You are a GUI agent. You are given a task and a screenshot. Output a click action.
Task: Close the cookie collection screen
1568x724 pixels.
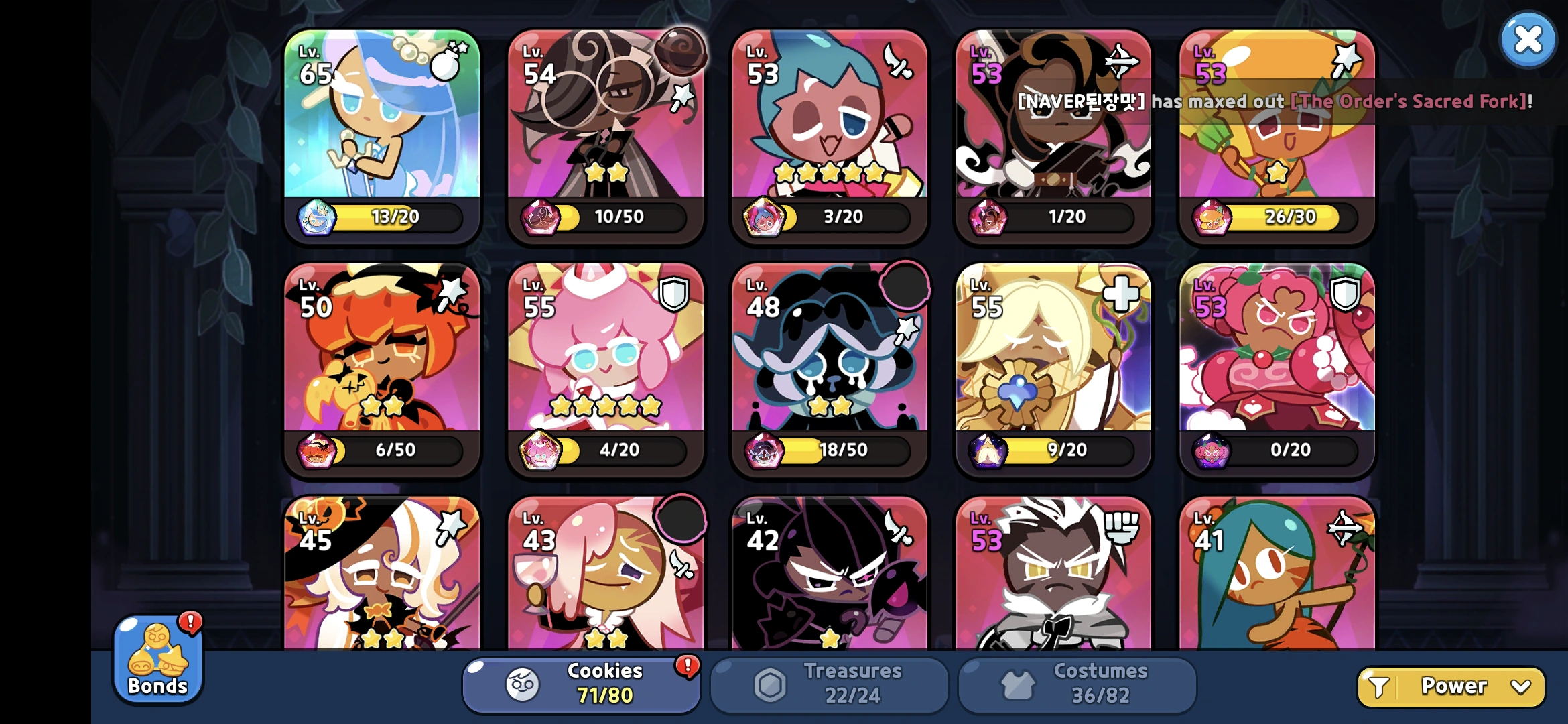tap(1527, 40)
